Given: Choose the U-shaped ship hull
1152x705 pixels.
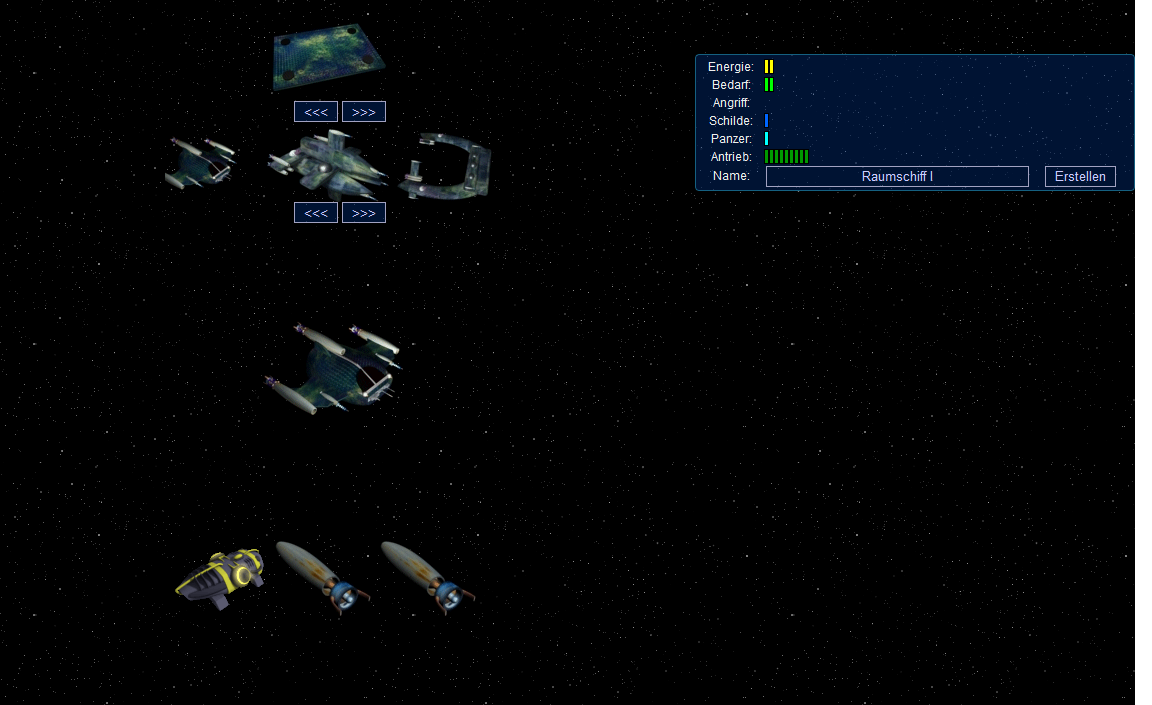Looking at the screenshot, I should [446, 167].
